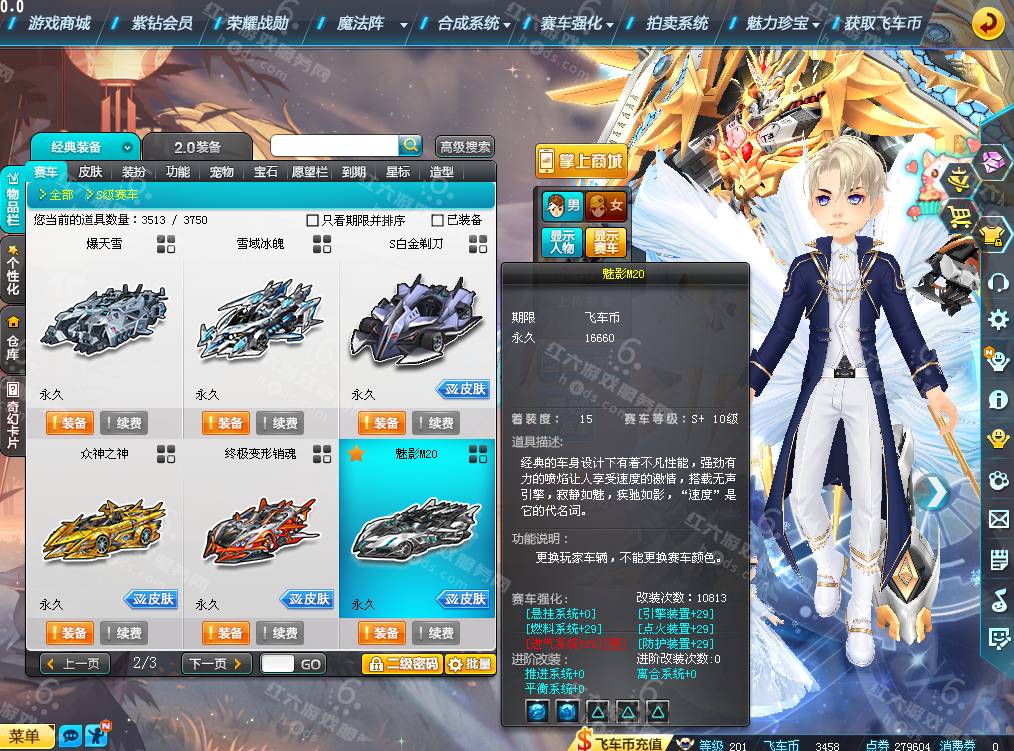Equip the 魅影M20 car
The height and width of the screenshot is (751, 1014).
coord(380,633)
